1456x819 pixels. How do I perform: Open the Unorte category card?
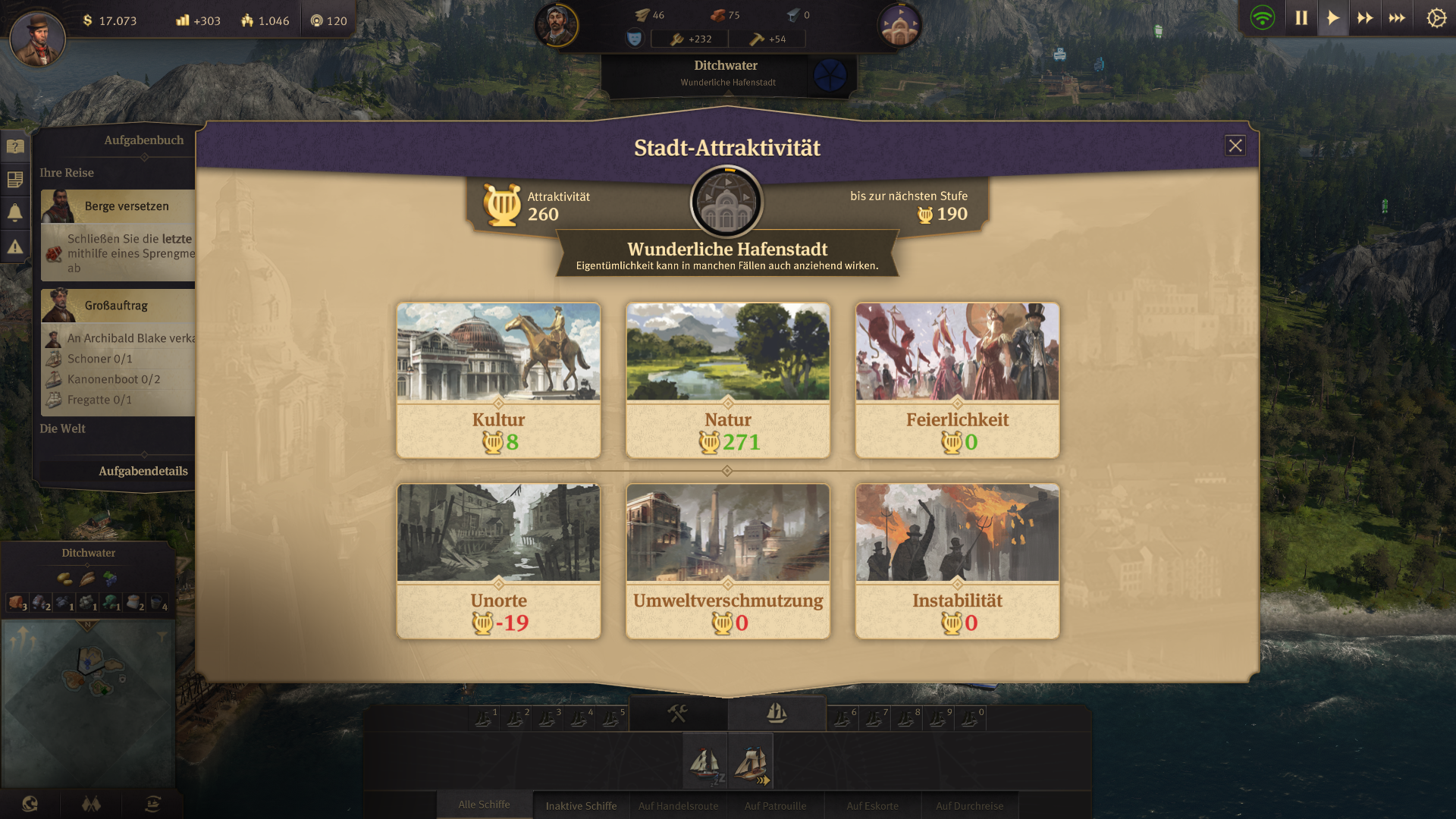click(498, 561)
